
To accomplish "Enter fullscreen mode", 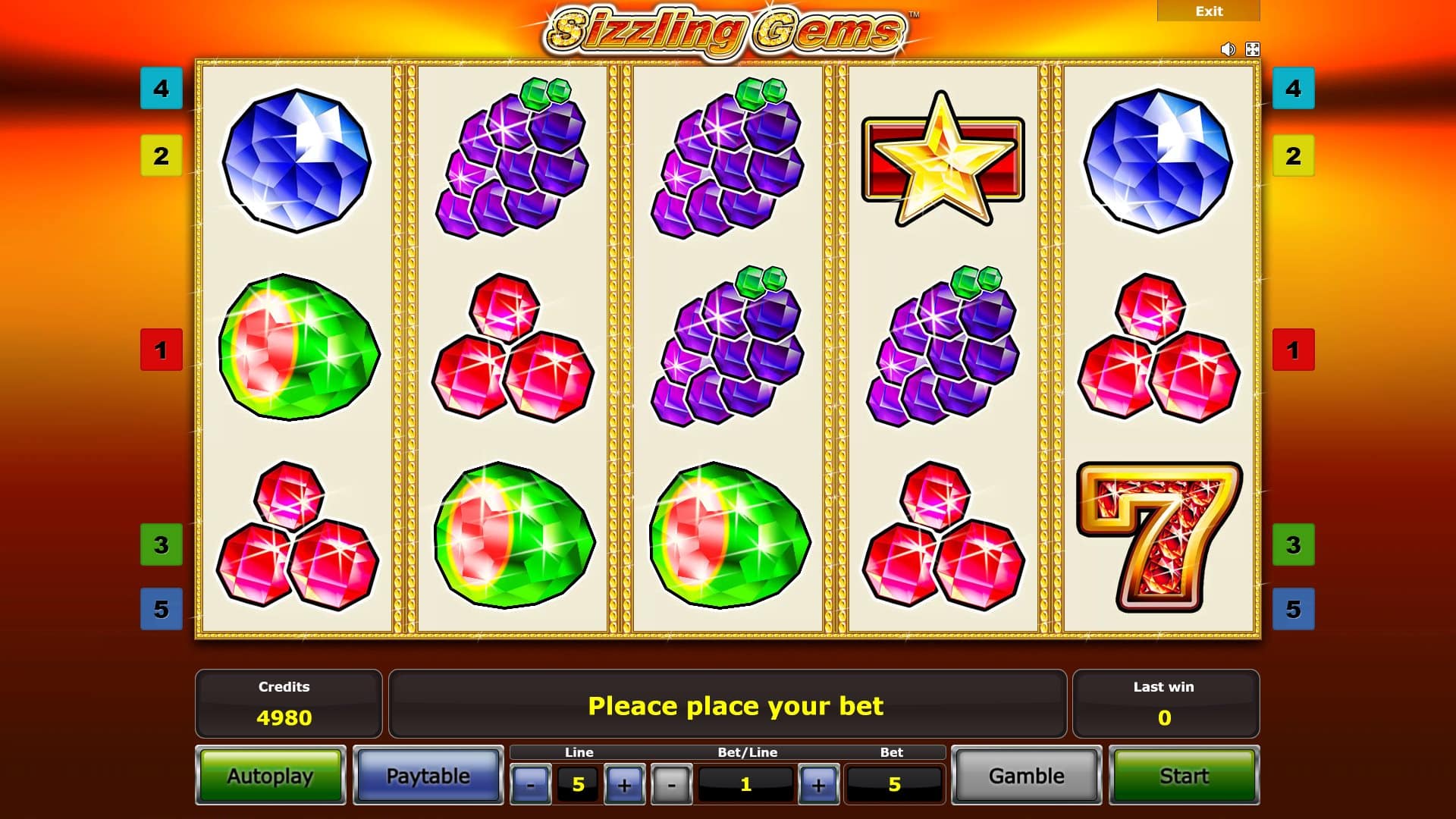I will tap(1253, 49).
